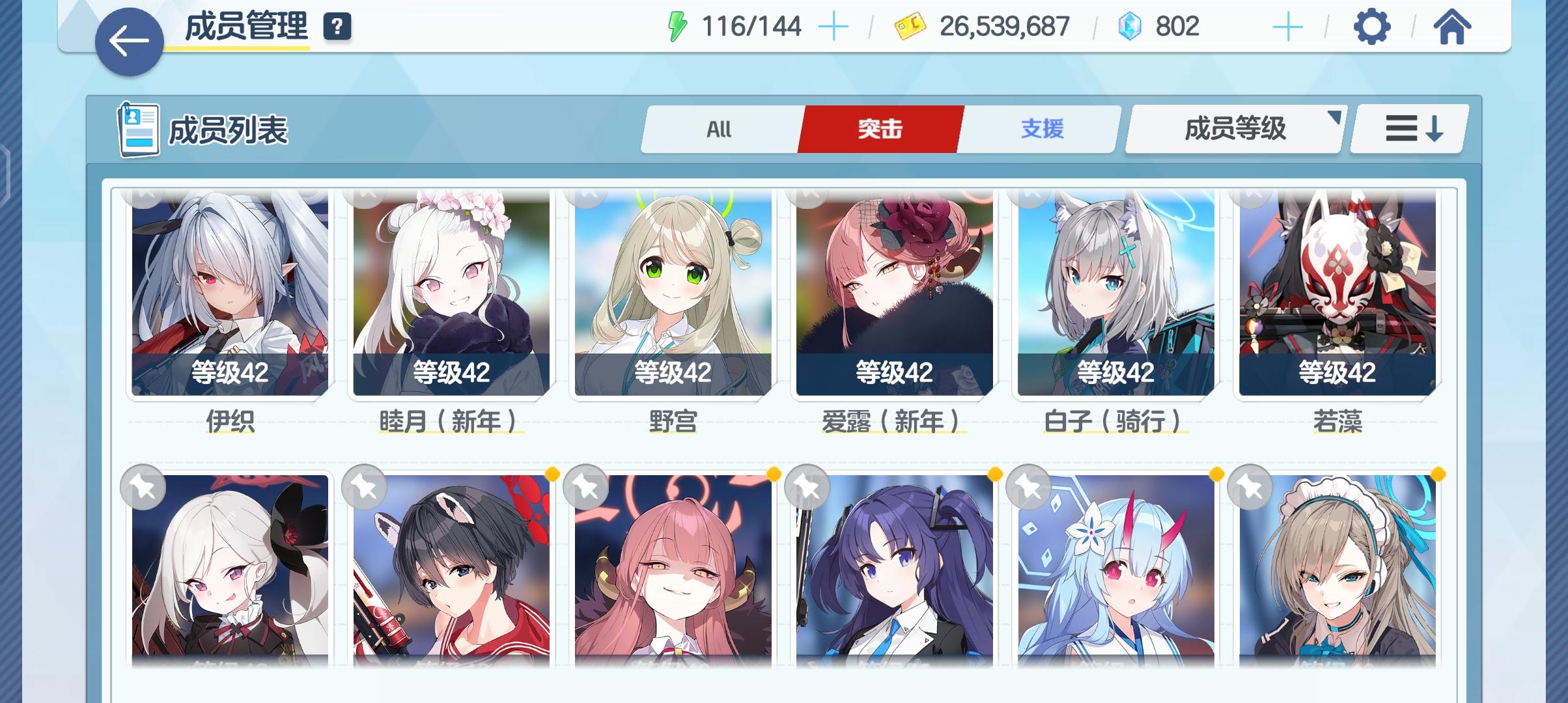Select the All tab
Image resolution: width=1568 pixels, height=703 pixels.
(x=720, y=128)
